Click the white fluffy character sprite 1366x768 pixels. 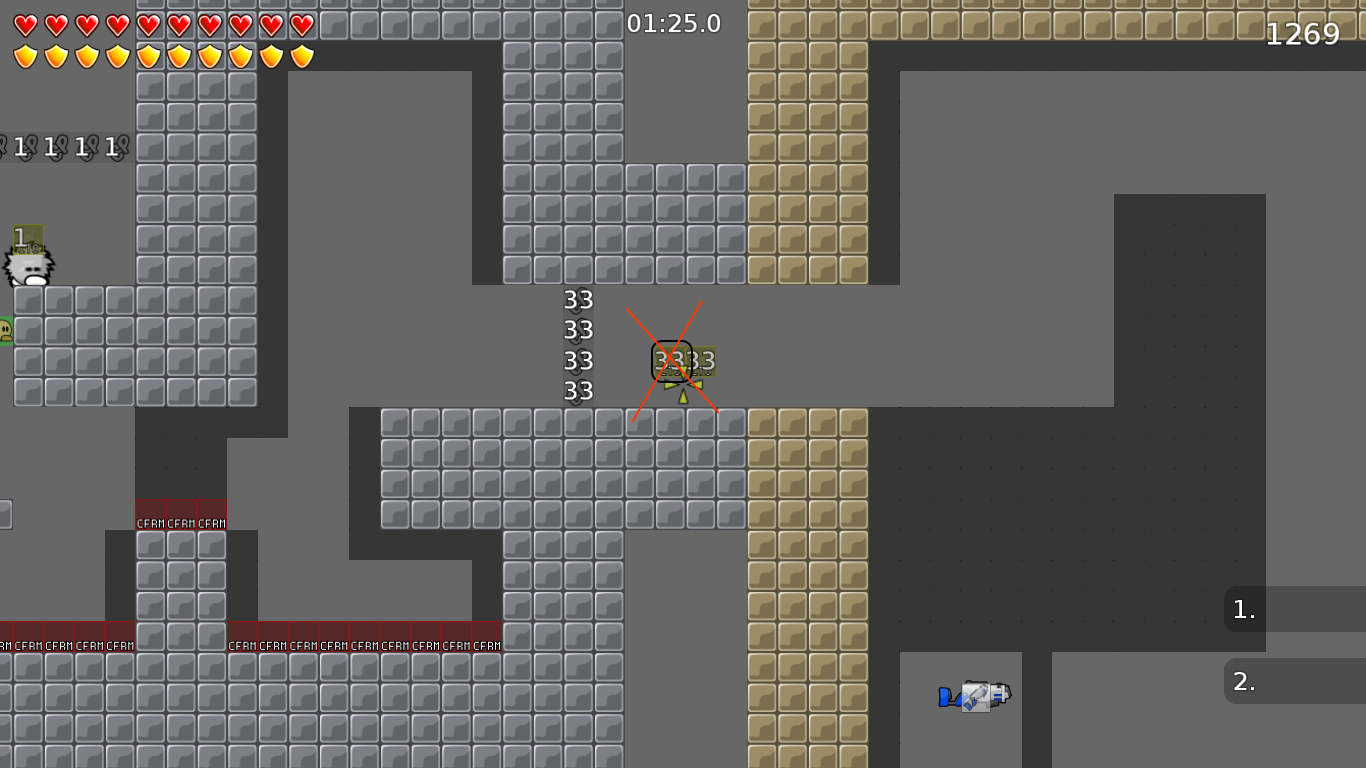pos(30,265)
